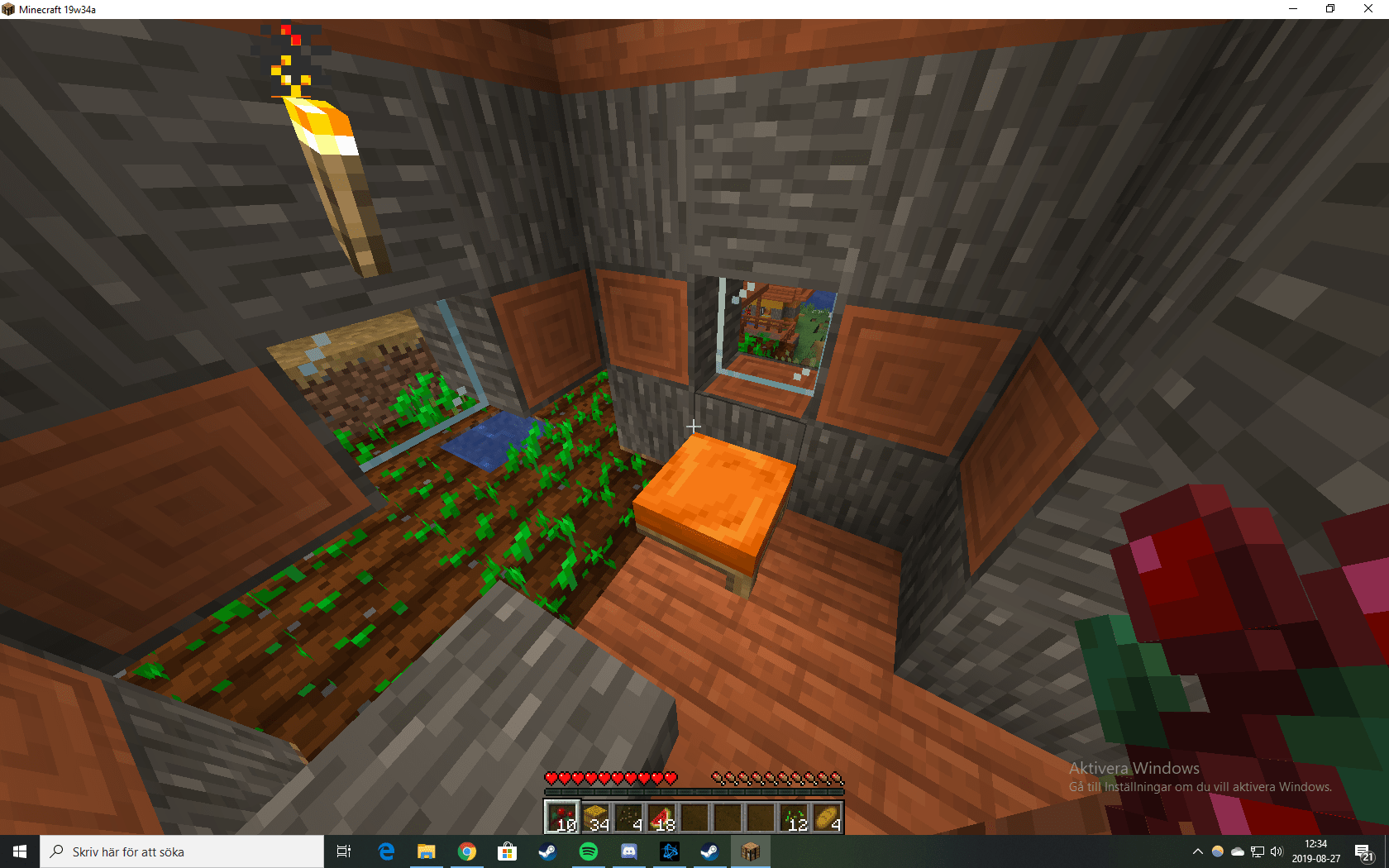Toggle the network status tray icon
Image resolution: width=1389 pixels, height=868 pixels.
[1257, 851]
